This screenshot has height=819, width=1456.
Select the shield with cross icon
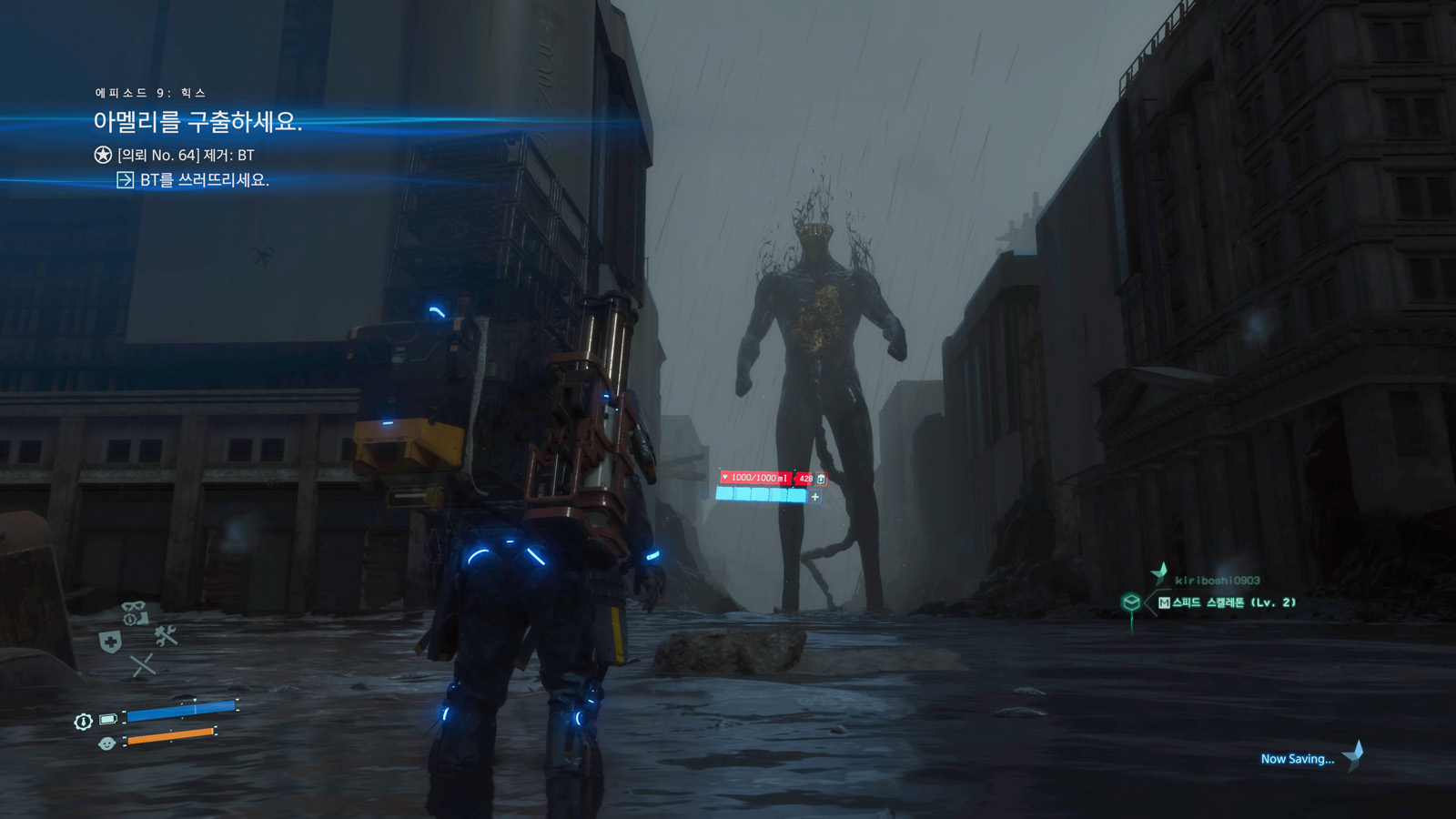(x=110, y=642)
